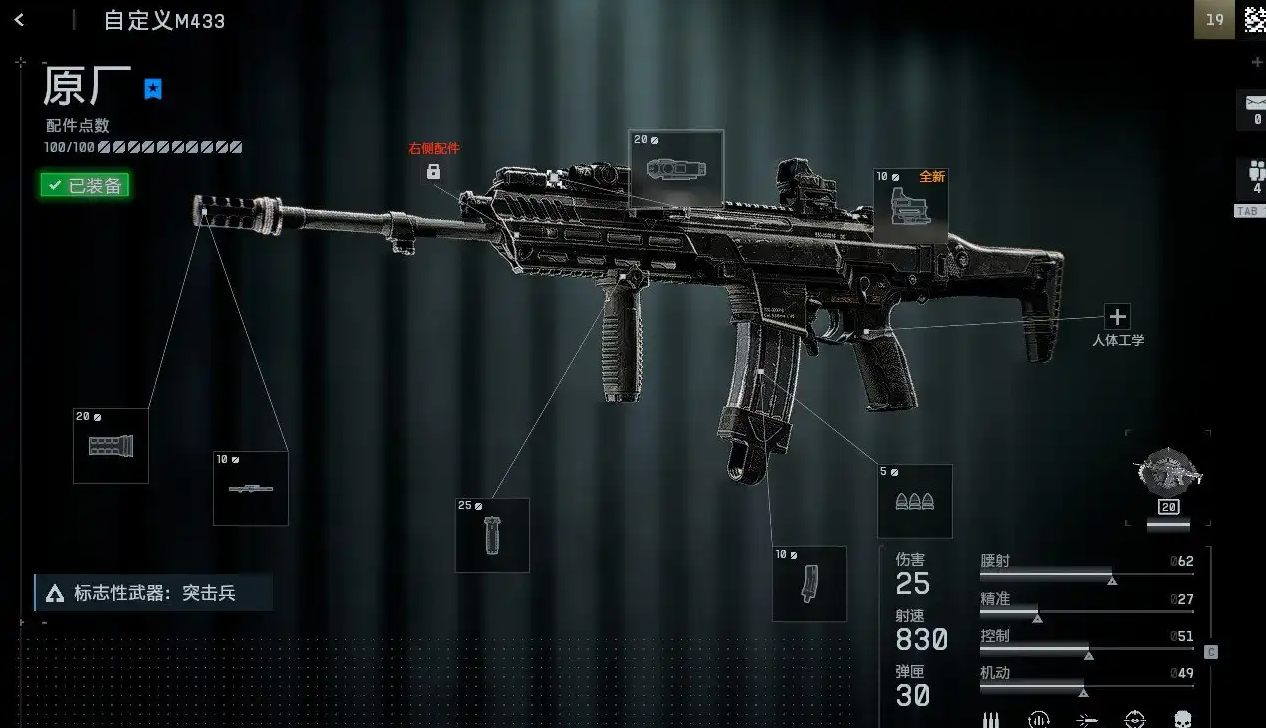
Task: Add an ergonomics attachment via plus button
Action: tap(1117, 317)
